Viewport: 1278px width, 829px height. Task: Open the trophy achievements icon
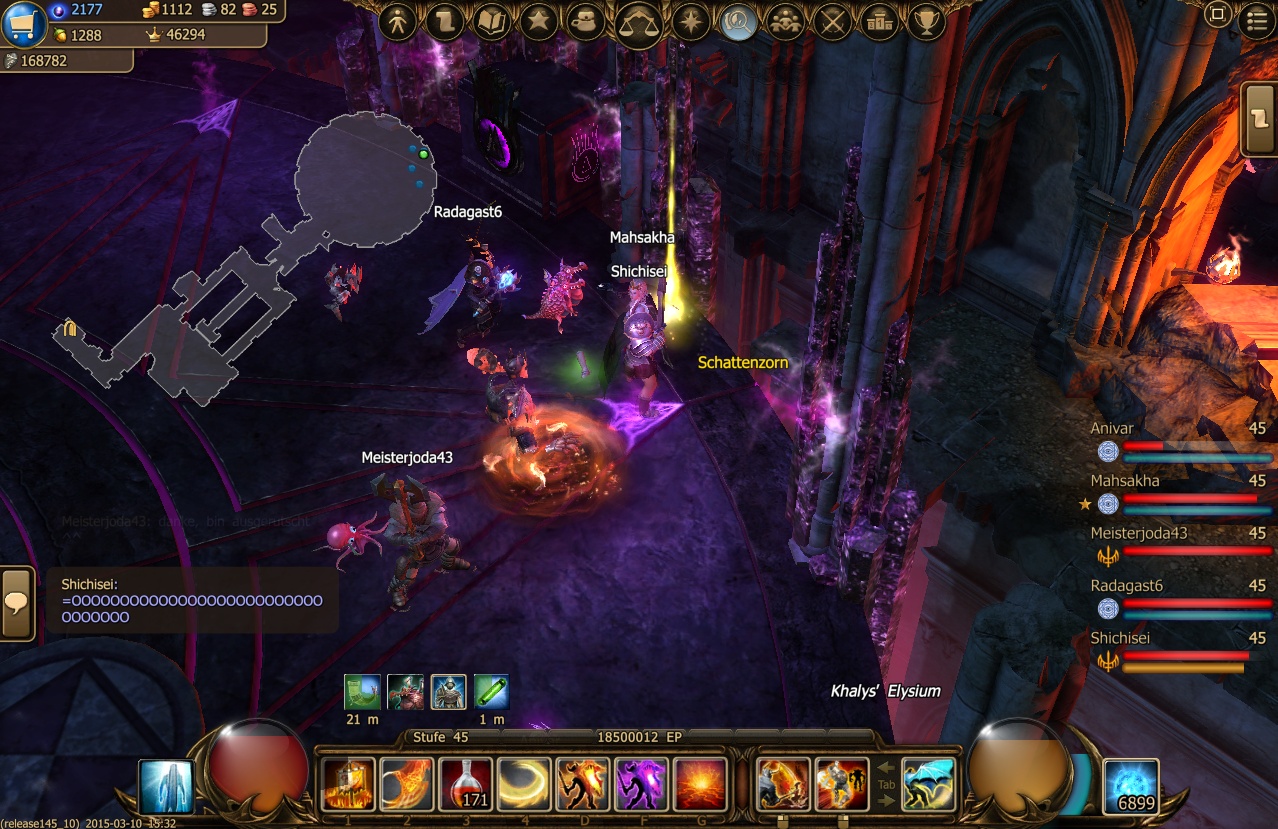point(927,22)
